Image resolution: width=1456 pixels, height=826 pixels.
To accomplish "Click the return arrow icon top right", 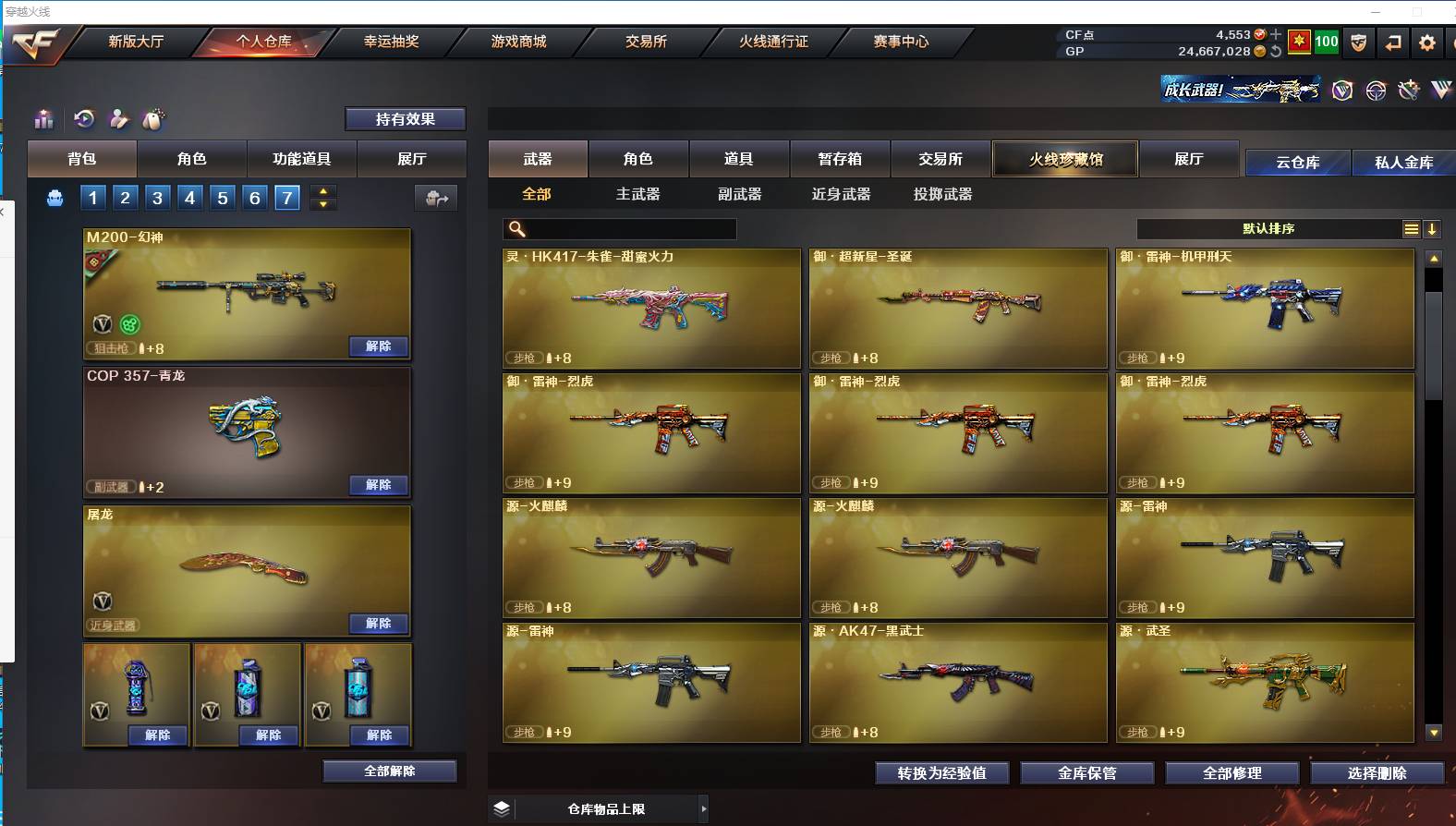I will click(1392, 43).
